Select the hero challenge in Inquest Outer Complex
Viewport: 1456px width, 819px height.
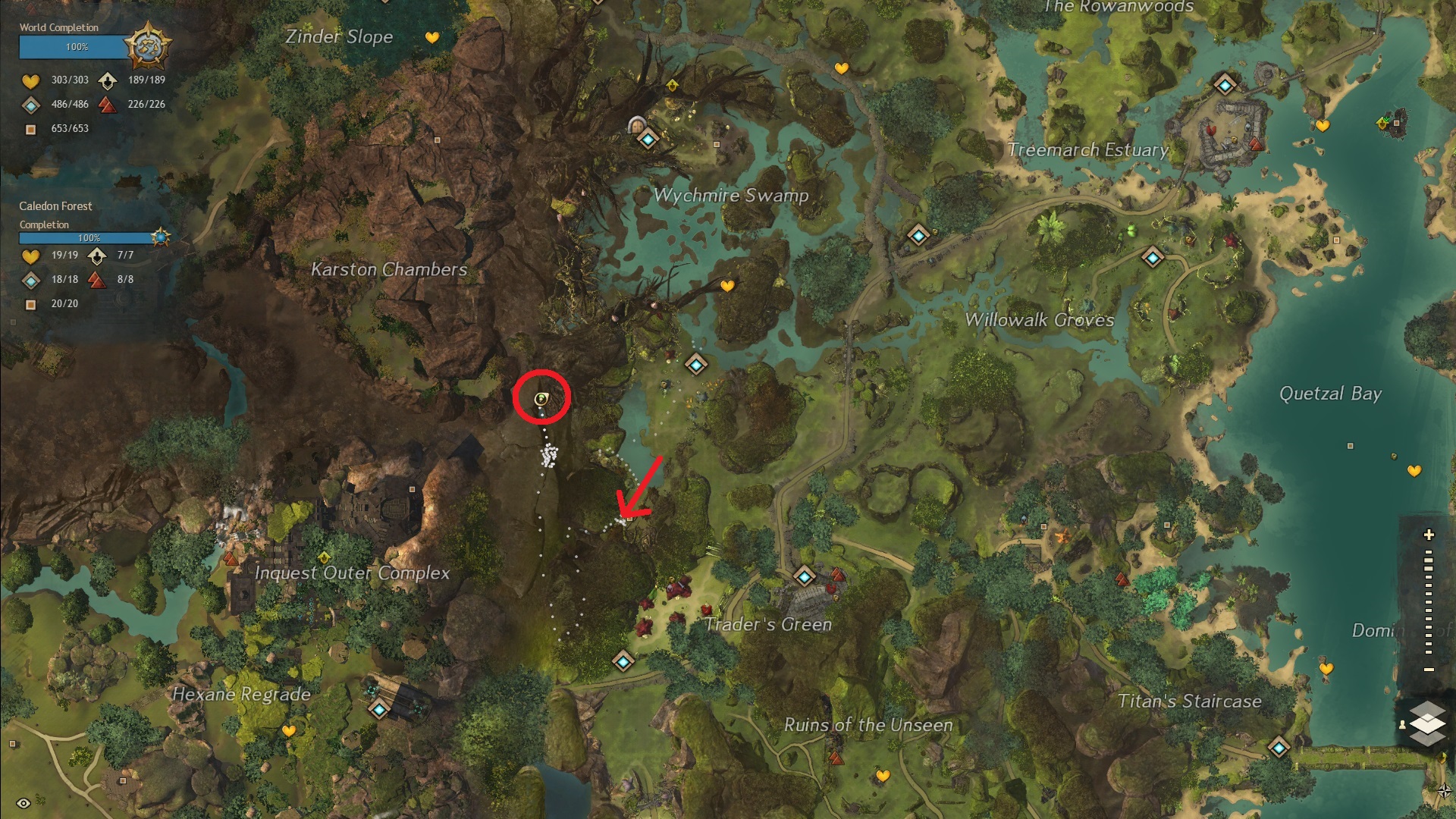point(325,557)
